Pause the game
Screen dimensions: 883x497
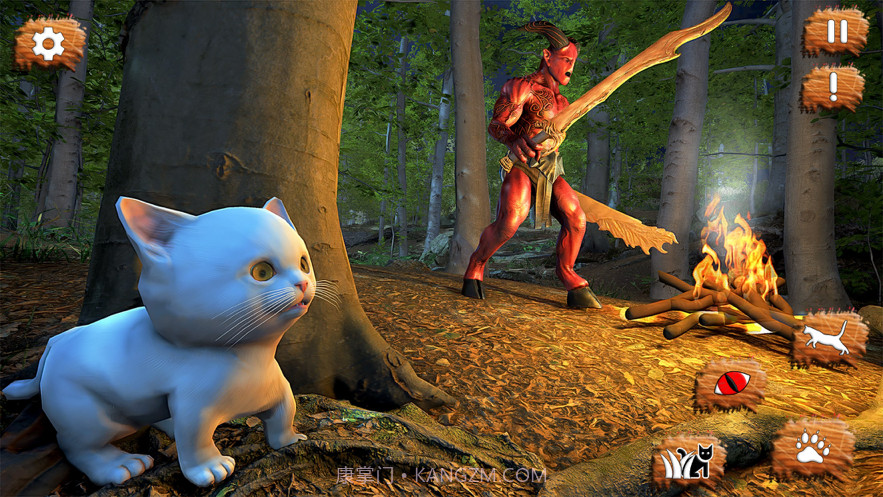pyautogui.click(x=835, y=32)
